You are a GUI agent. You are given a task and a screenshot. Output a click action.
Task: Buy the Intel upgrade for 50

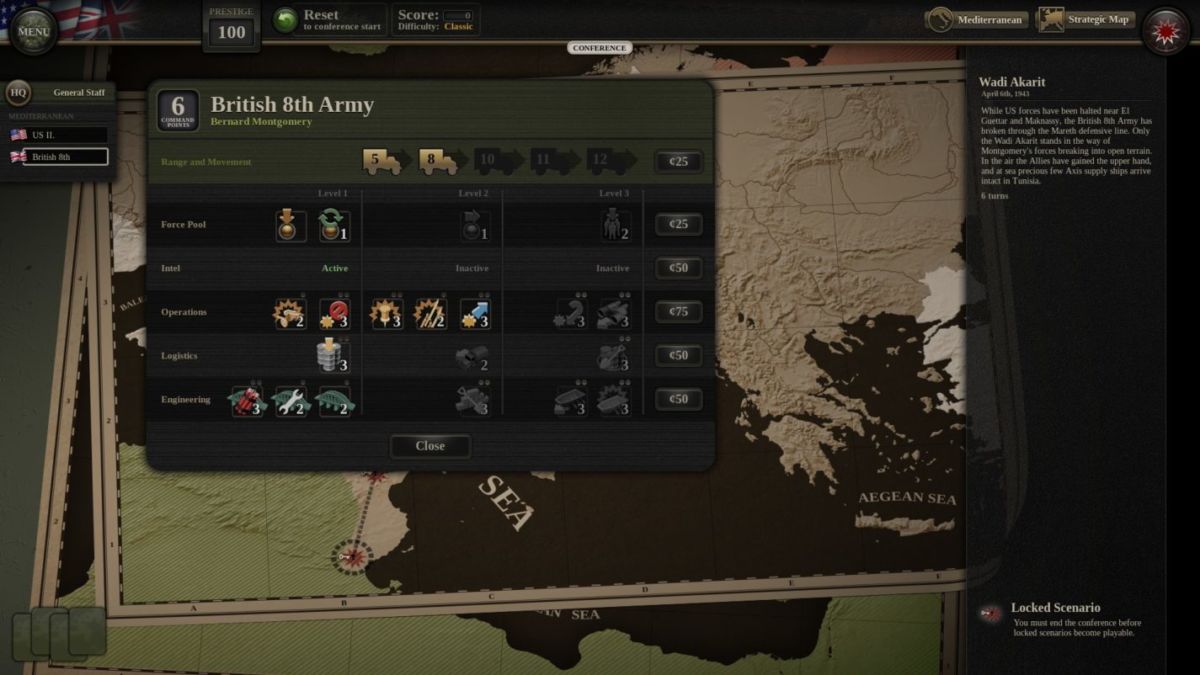[679, 268]
